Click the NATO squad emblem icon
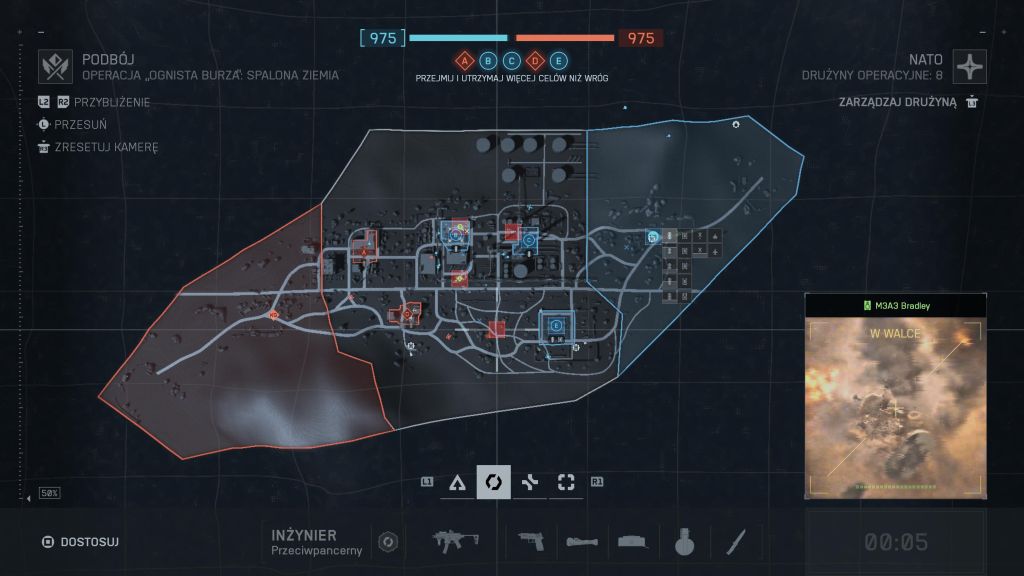Image resolution: width=1024 pixels, height=576 pixels. [970, 66]
